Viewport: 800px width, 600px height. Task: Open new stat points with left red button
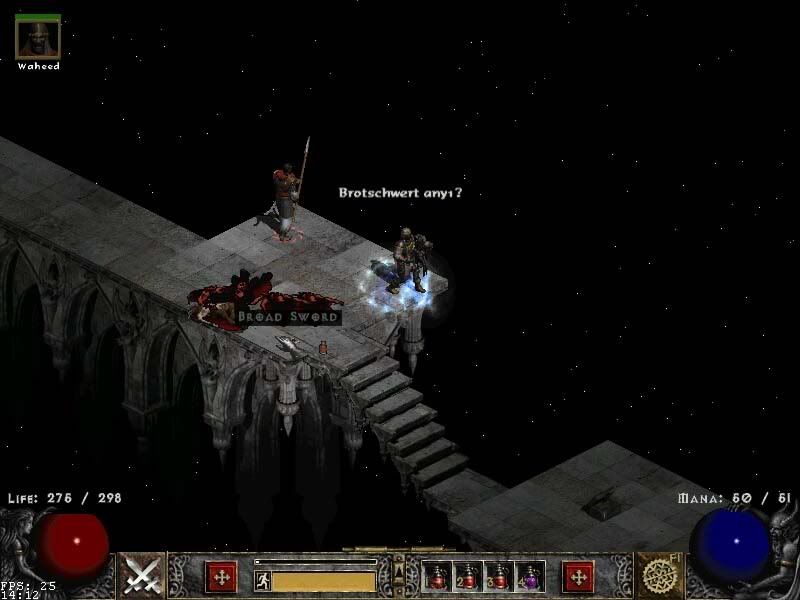tap(221, 577)
